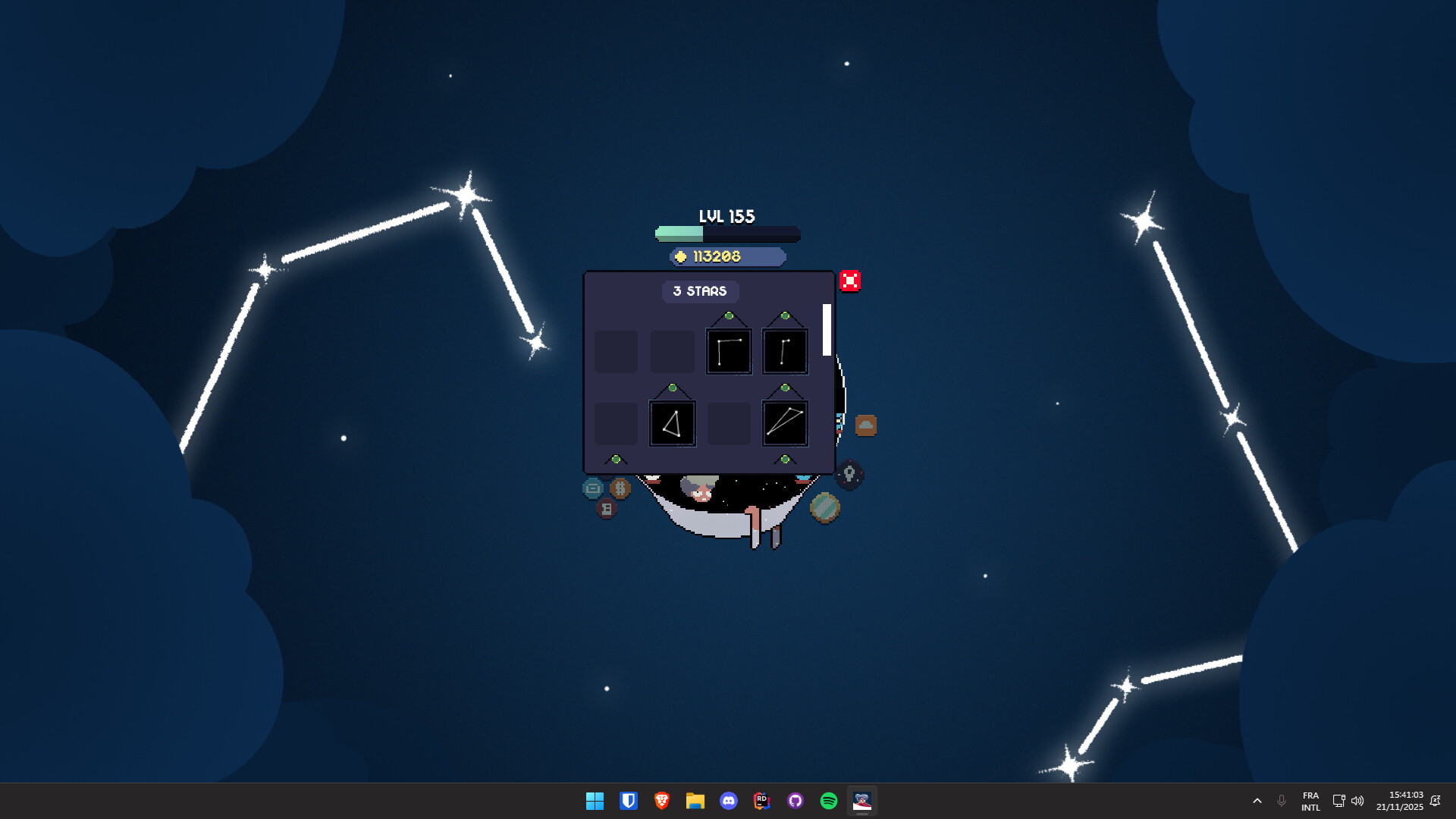Viewport: 1456px width, 819px height.
Task: Open the lightbulb icon on the right side
Action: (849, 473)
